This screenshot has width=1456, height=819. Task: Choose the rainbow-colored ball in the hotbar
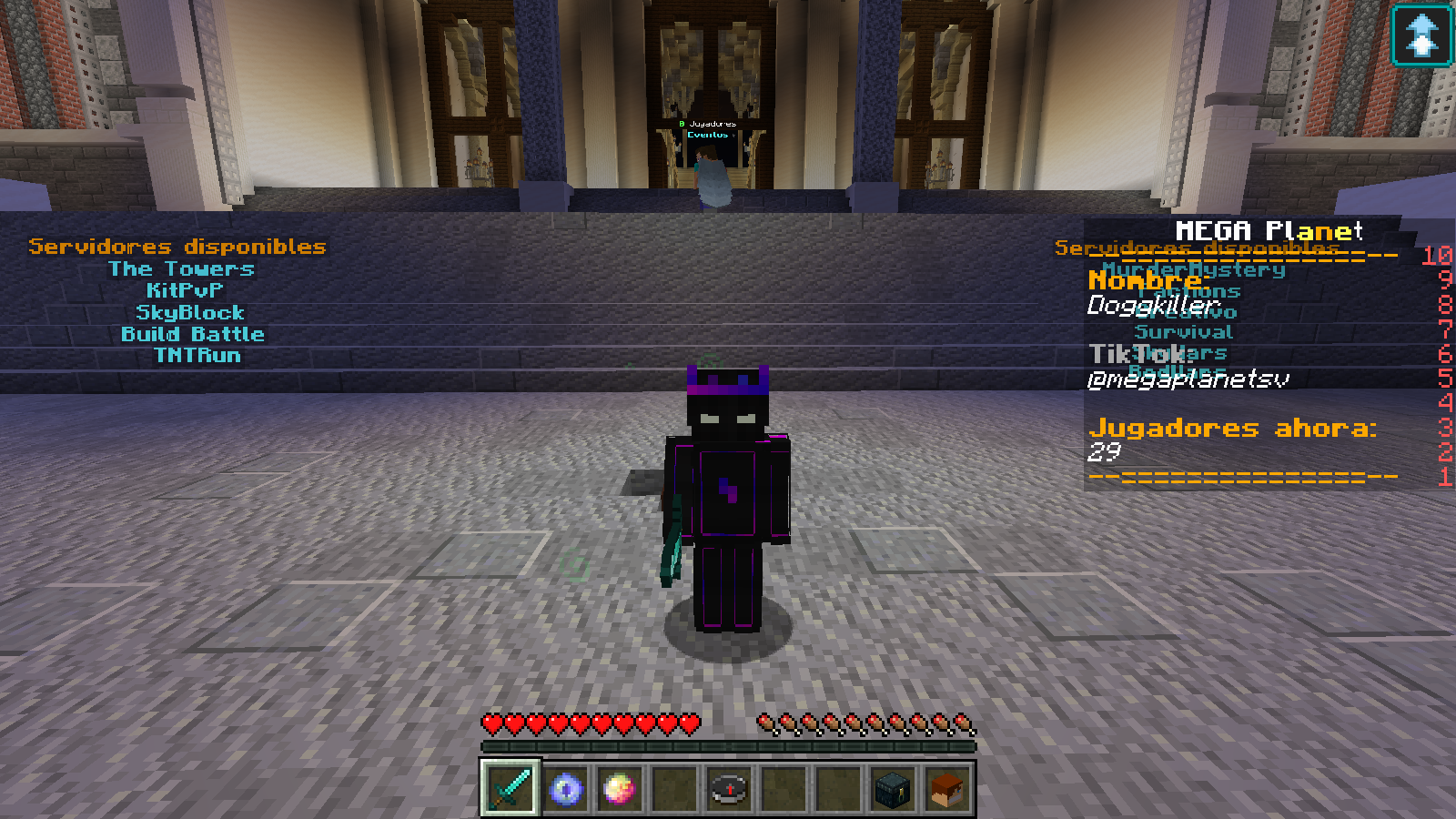pos(620,788)
